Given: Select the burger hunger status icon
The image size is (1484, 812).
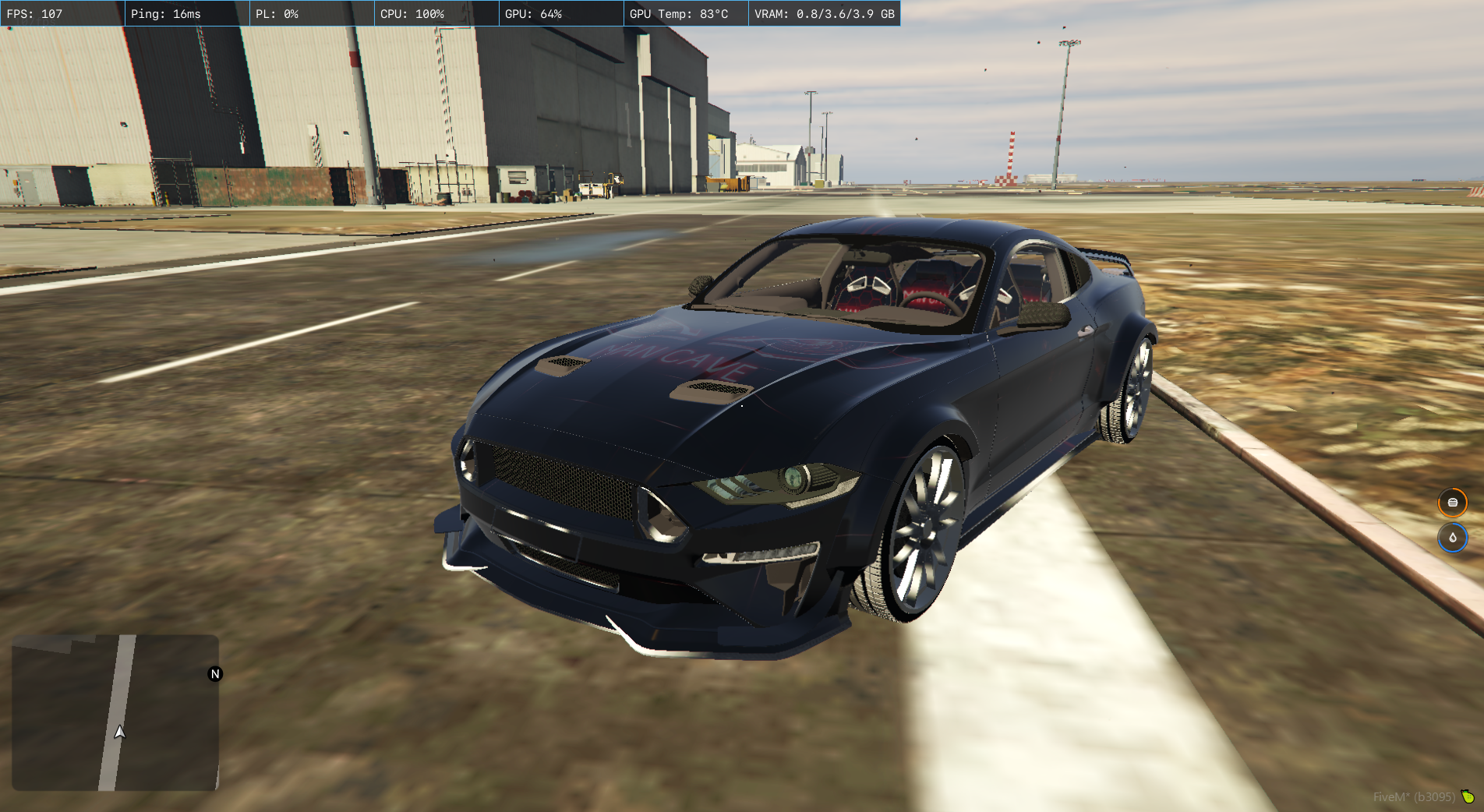Looking at the screenshot, I should (x=1452, y=503).
